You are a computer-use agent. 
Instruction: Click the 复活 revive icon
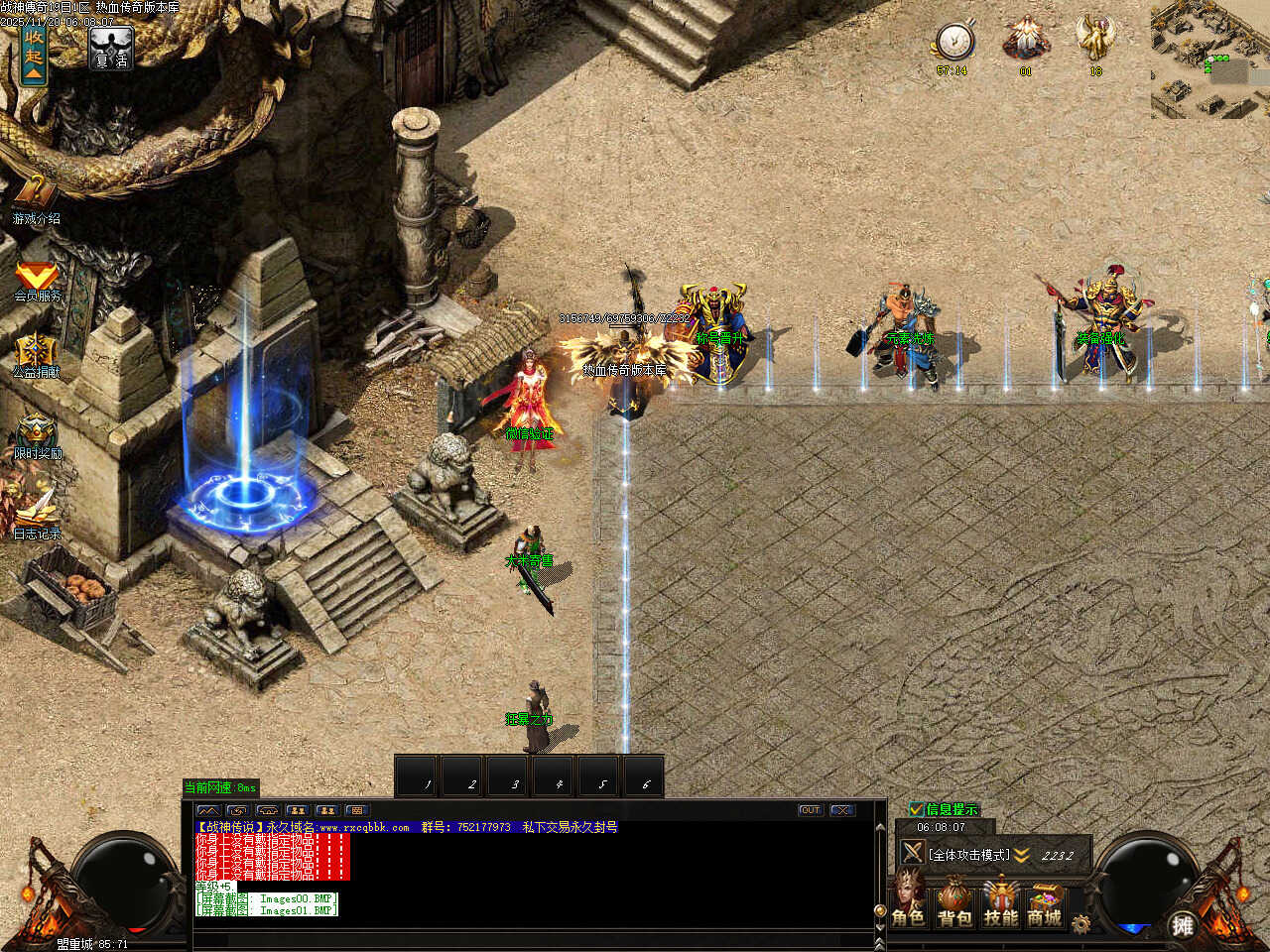click(x=110, y=48)
